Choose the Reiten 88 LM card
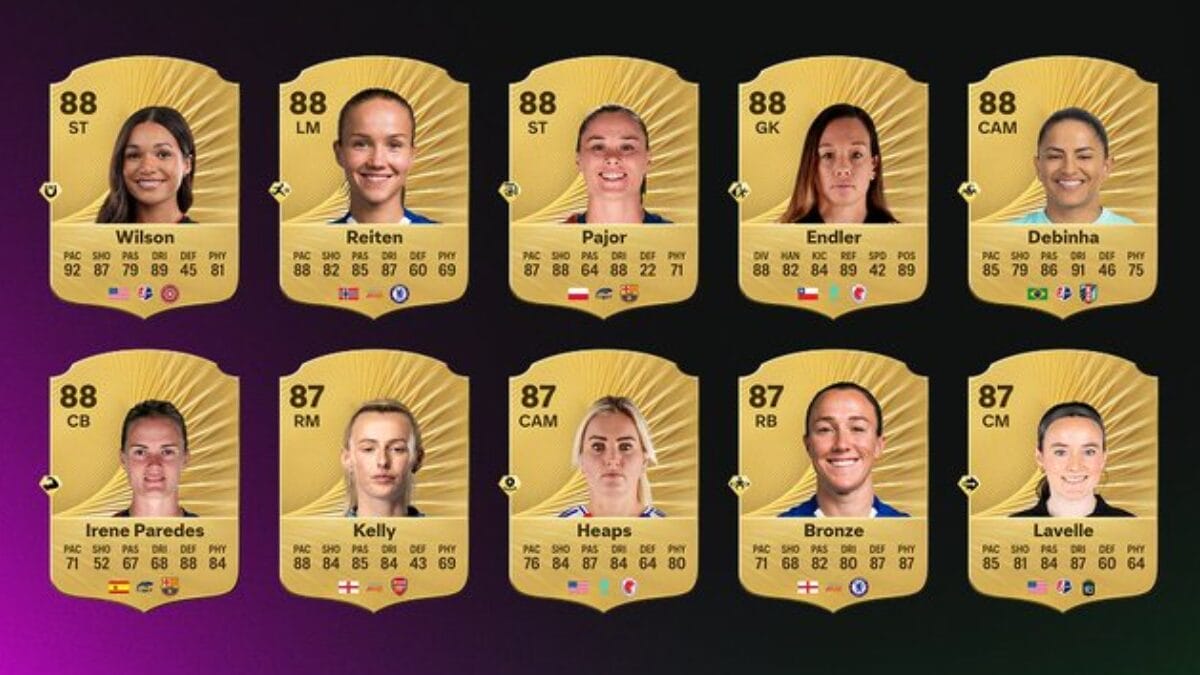This screenshot has height=675, width=1200. pos(374,185)
